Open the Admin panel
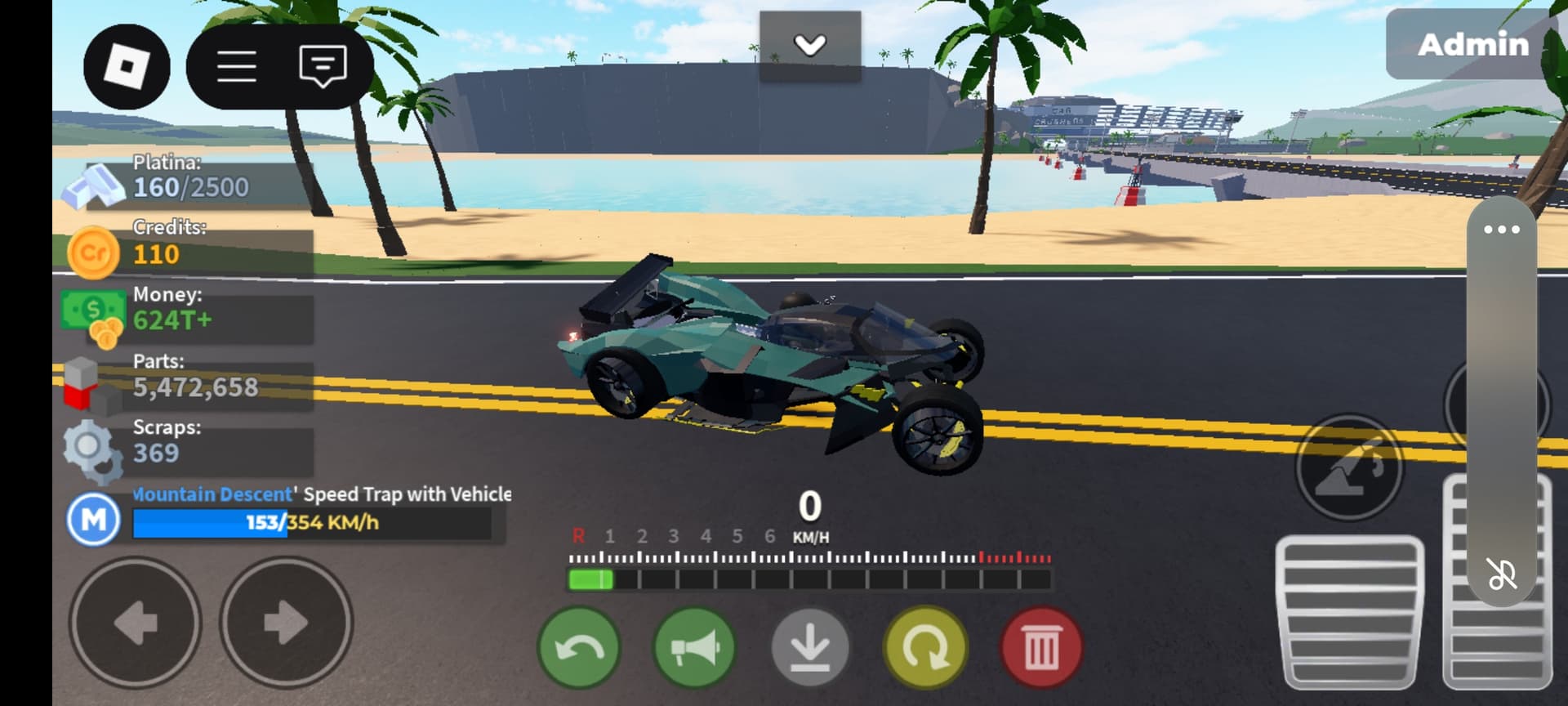The height and width of the screenshot is (706, 1568). click(1472, 45)
